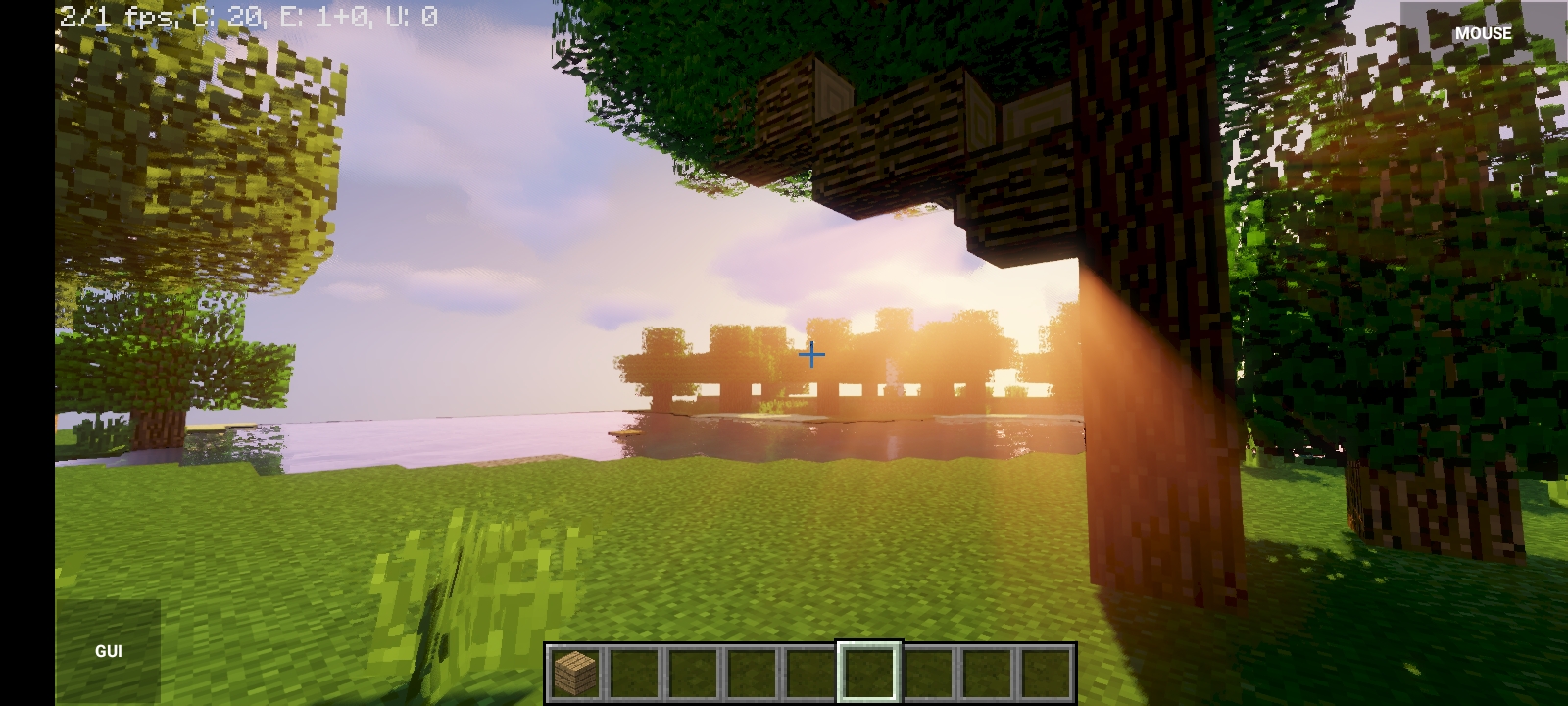Click the blue crosshair at screen center
The width and height of the screenshot is (1568, 706).
tap(811, 355)
